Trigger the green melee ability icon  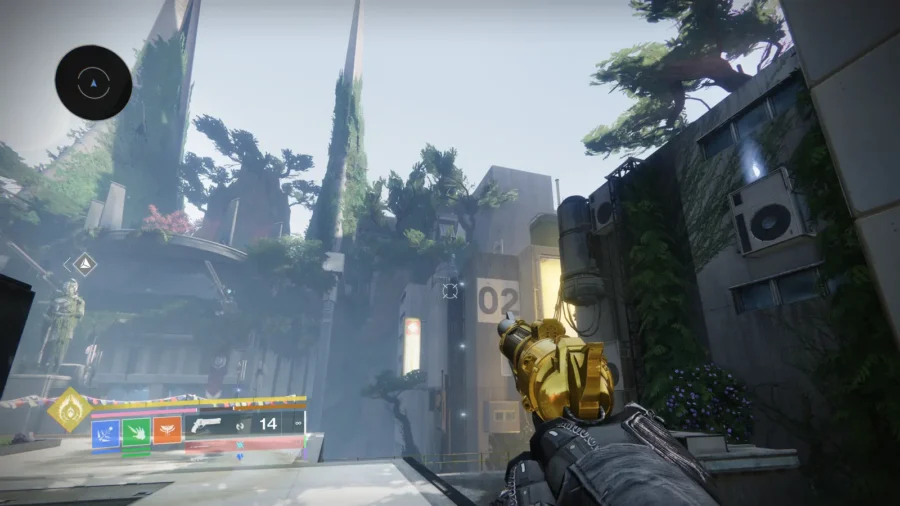point(136,431)
